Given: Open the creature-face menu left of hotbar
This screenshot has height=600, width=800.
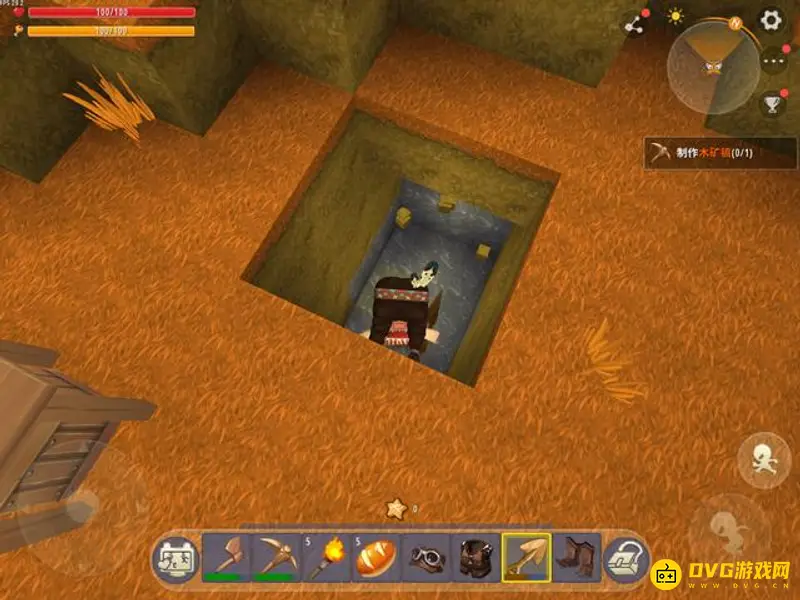Looking at the screenshot, I should (174, 559).
